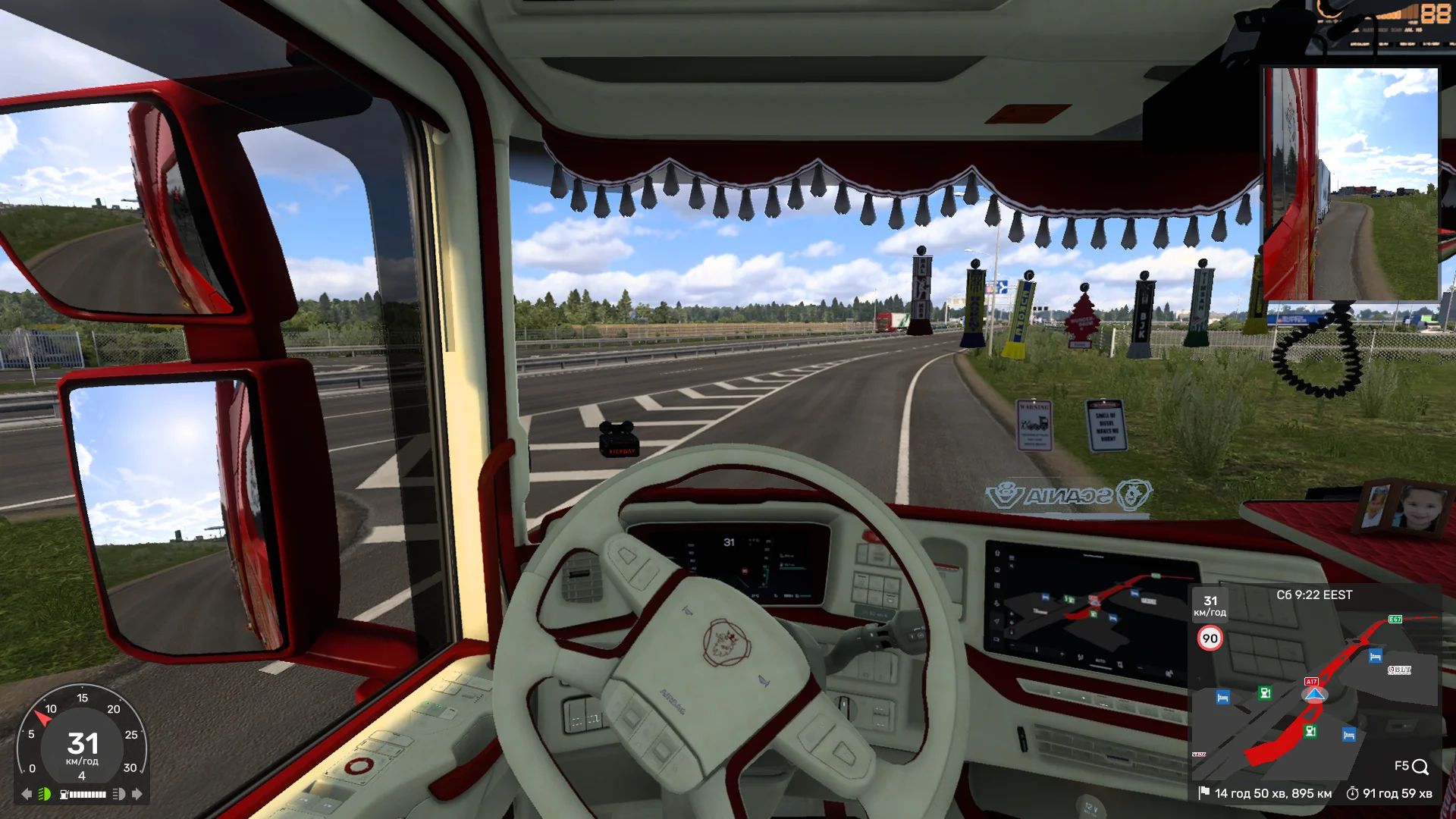The height and width of the screenshot is (819, 1456).
Task: Select the BLT company marker on the minimap
Action: pyautogui.click(x=1399, y=670)
